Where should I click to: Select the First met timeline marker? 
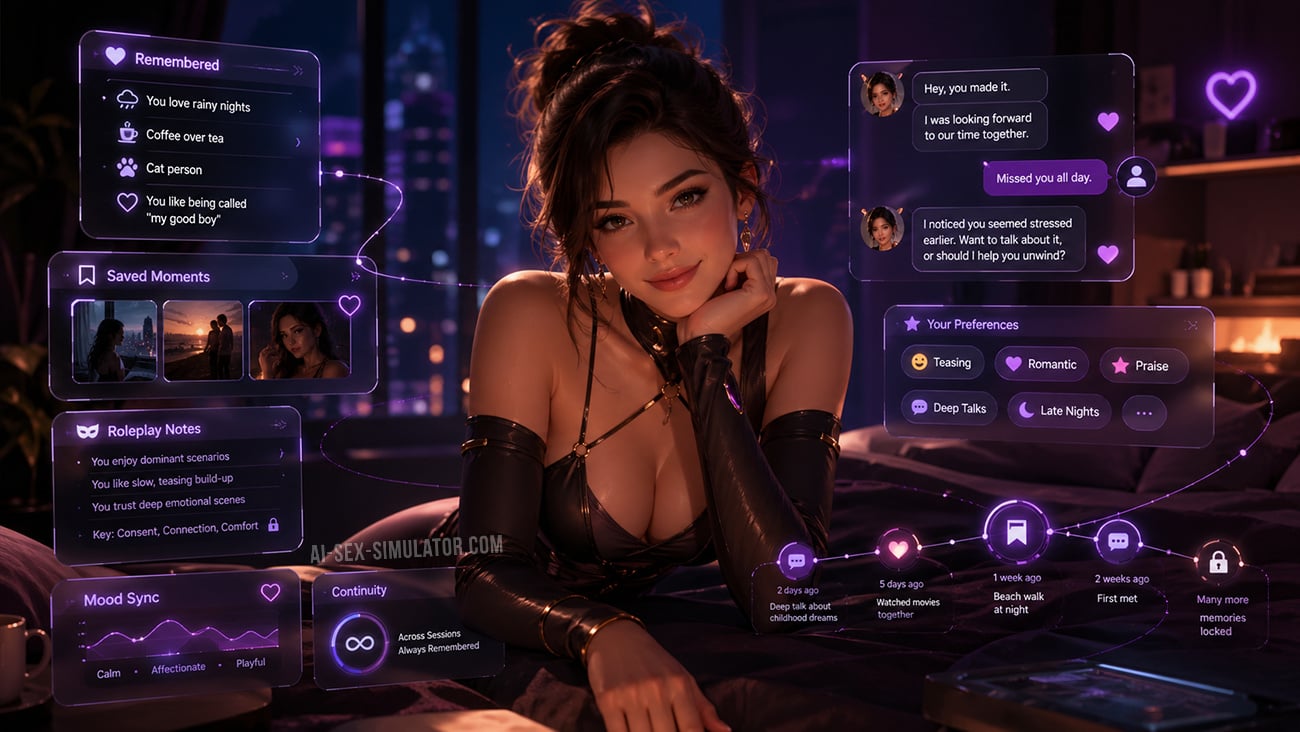(1118, 541)
